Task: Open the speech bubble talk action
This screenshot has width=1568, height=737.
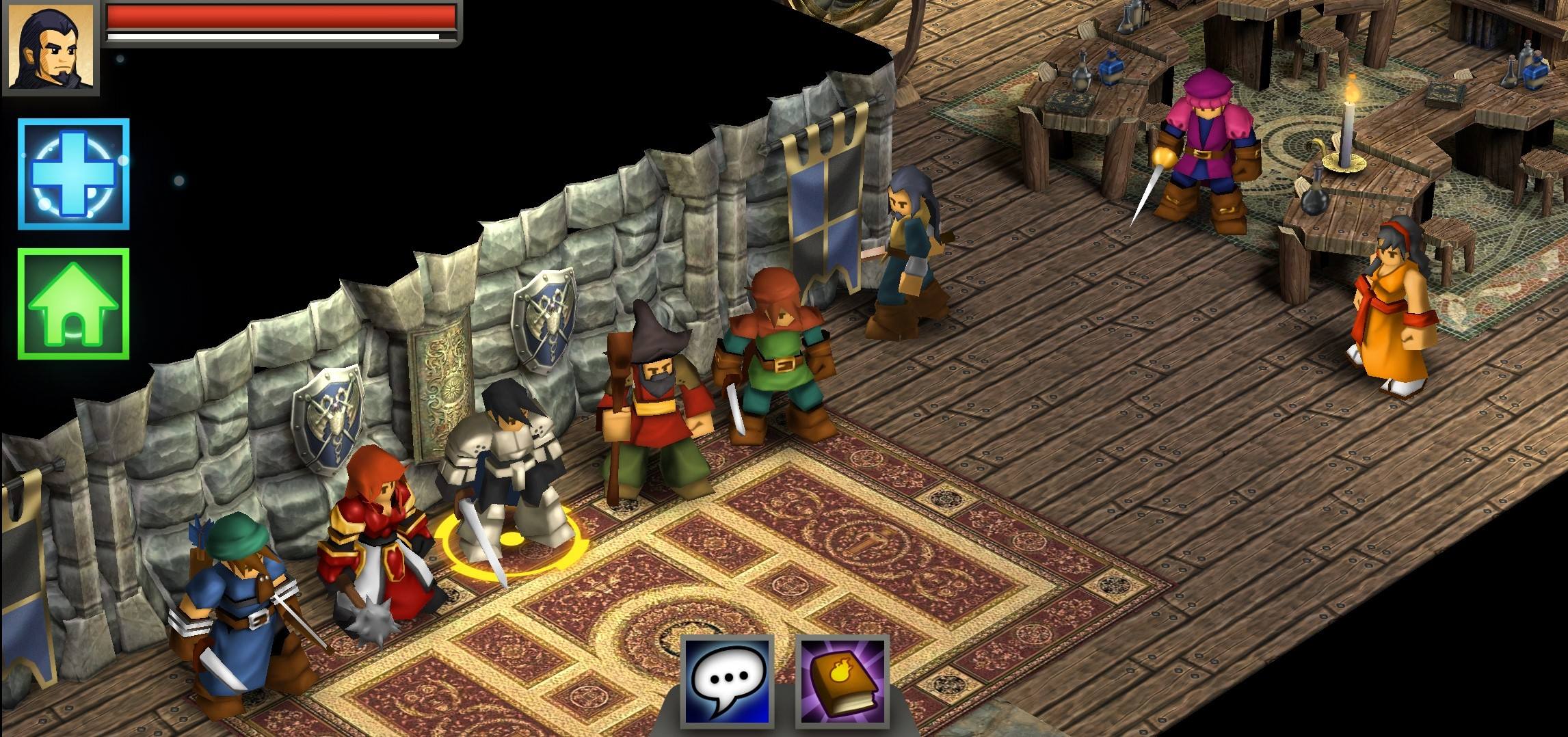Action: (x=729, y=682)
